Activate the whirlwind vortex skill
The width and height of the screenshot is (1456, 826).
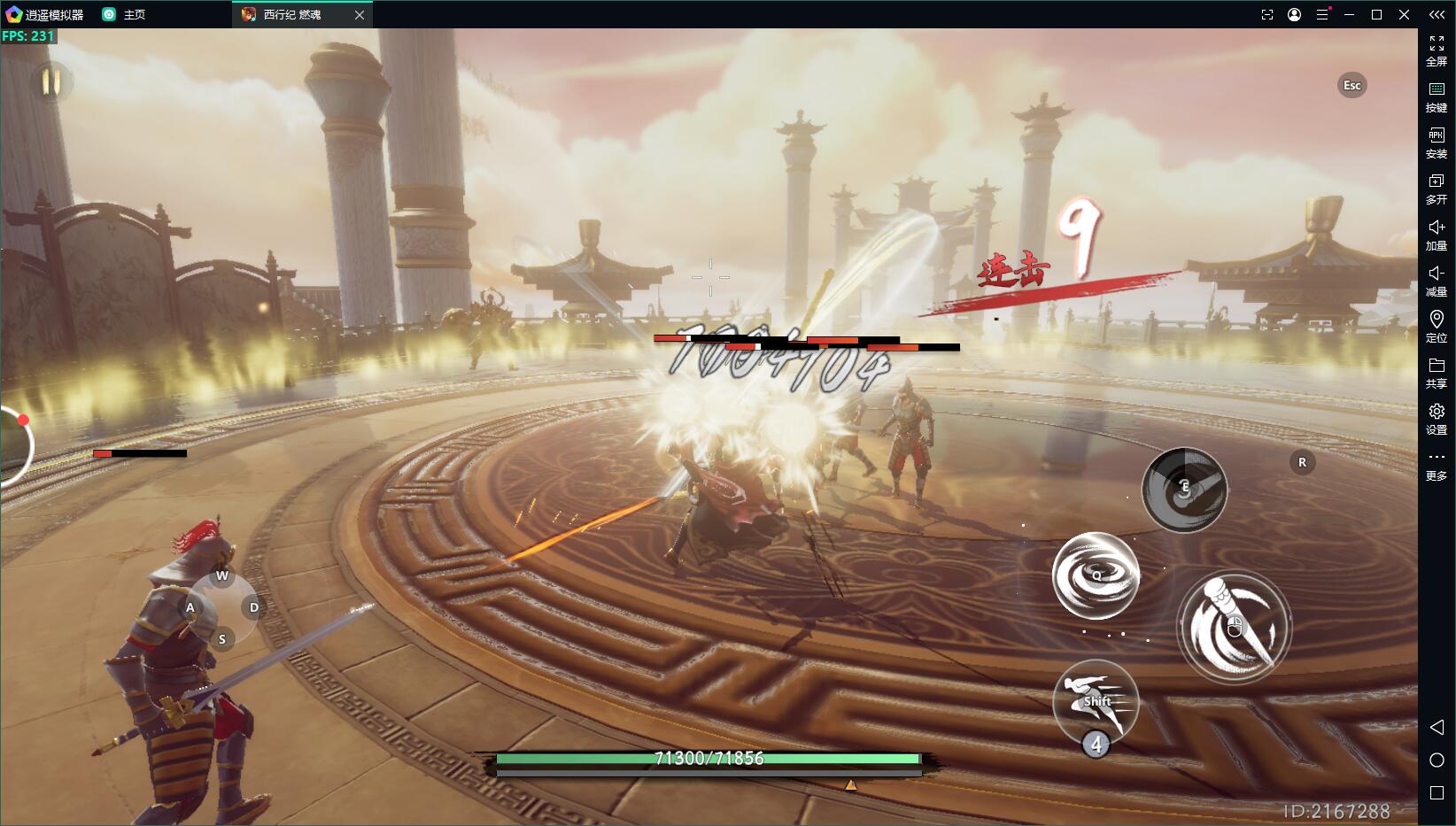1096,575
